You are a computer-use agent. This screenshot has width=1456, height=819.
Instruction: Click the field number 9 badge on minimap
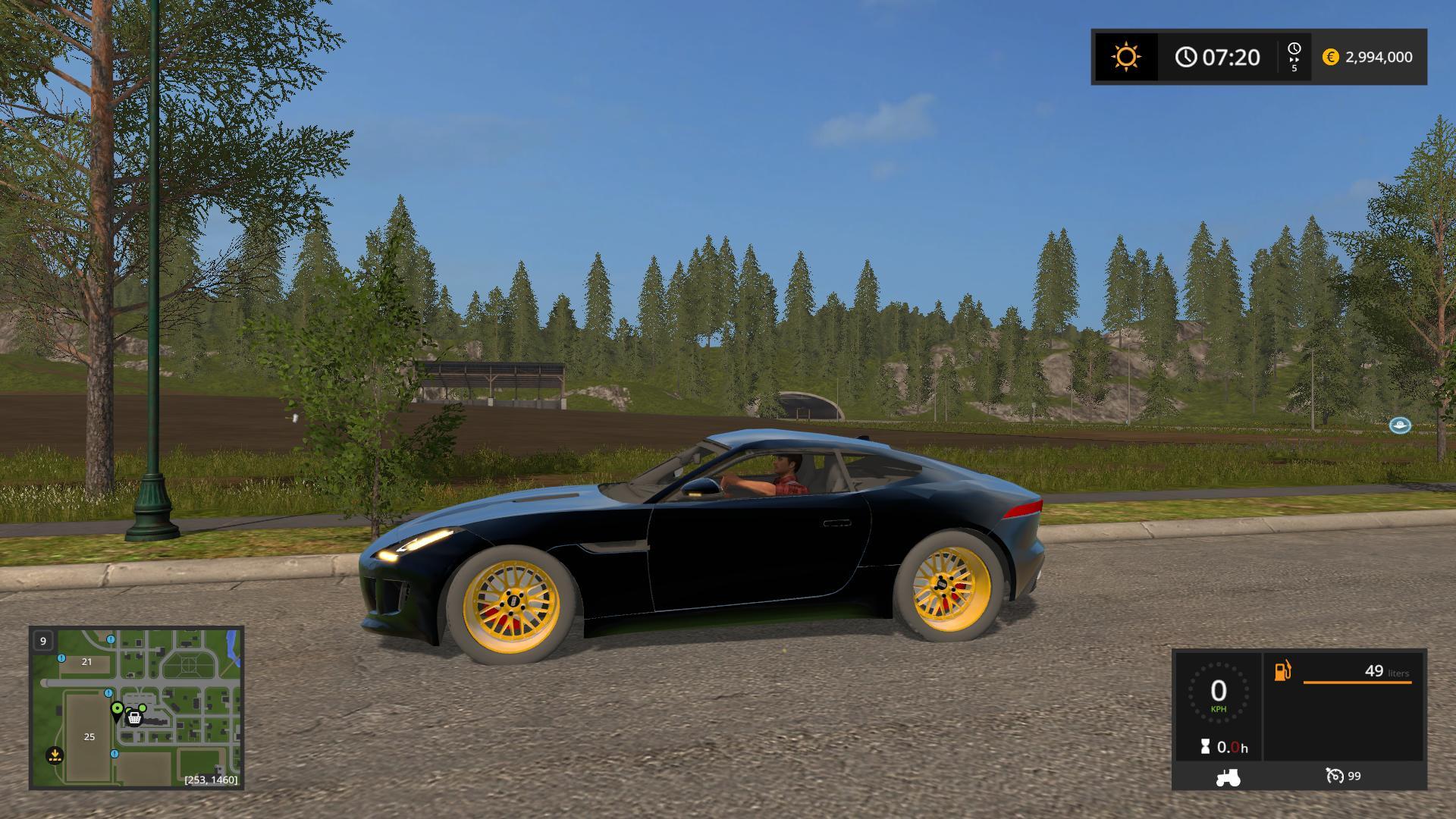(x=43, y=641)
